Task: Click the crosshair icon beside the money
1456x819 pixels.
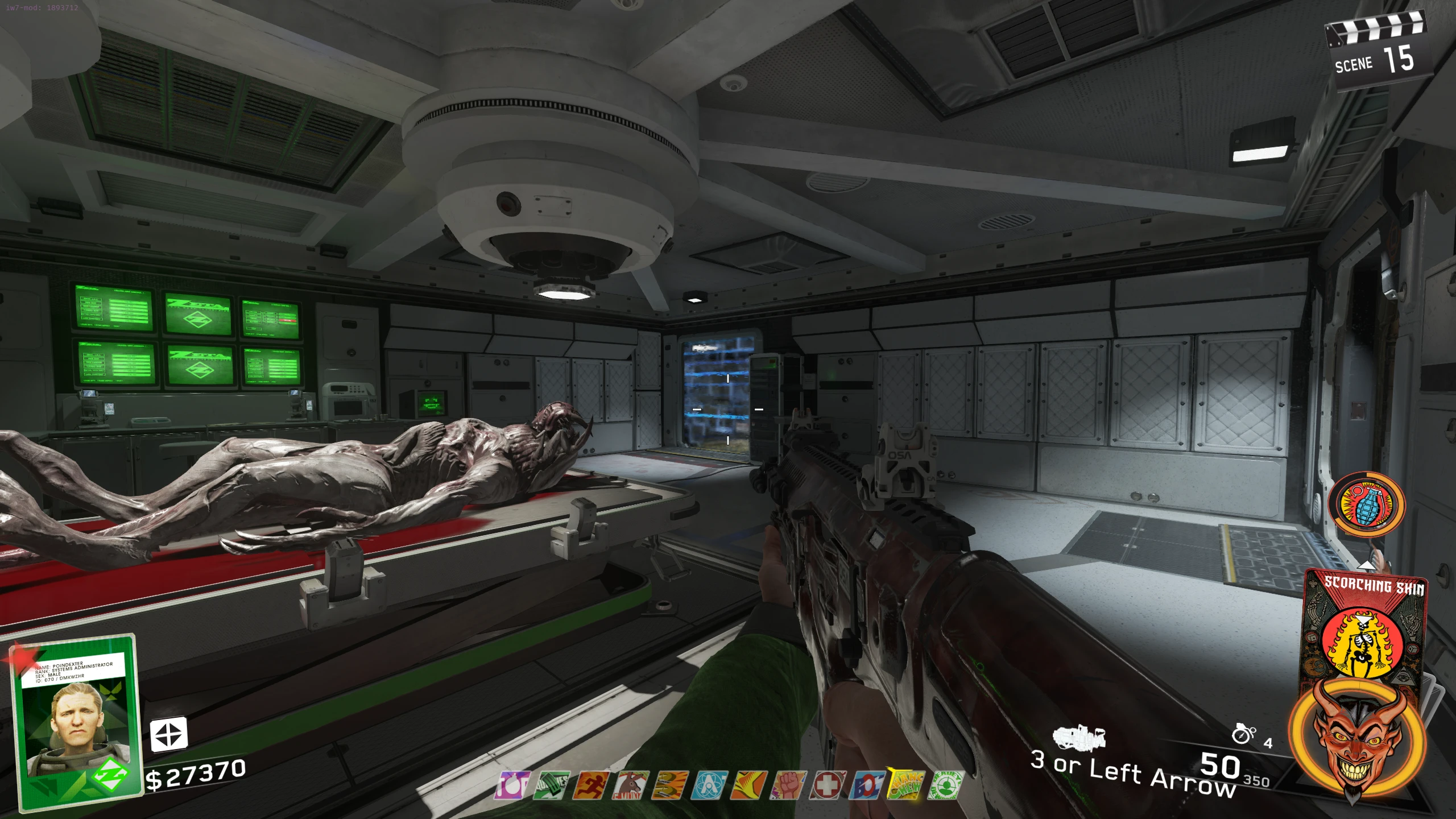Action: 168,734
